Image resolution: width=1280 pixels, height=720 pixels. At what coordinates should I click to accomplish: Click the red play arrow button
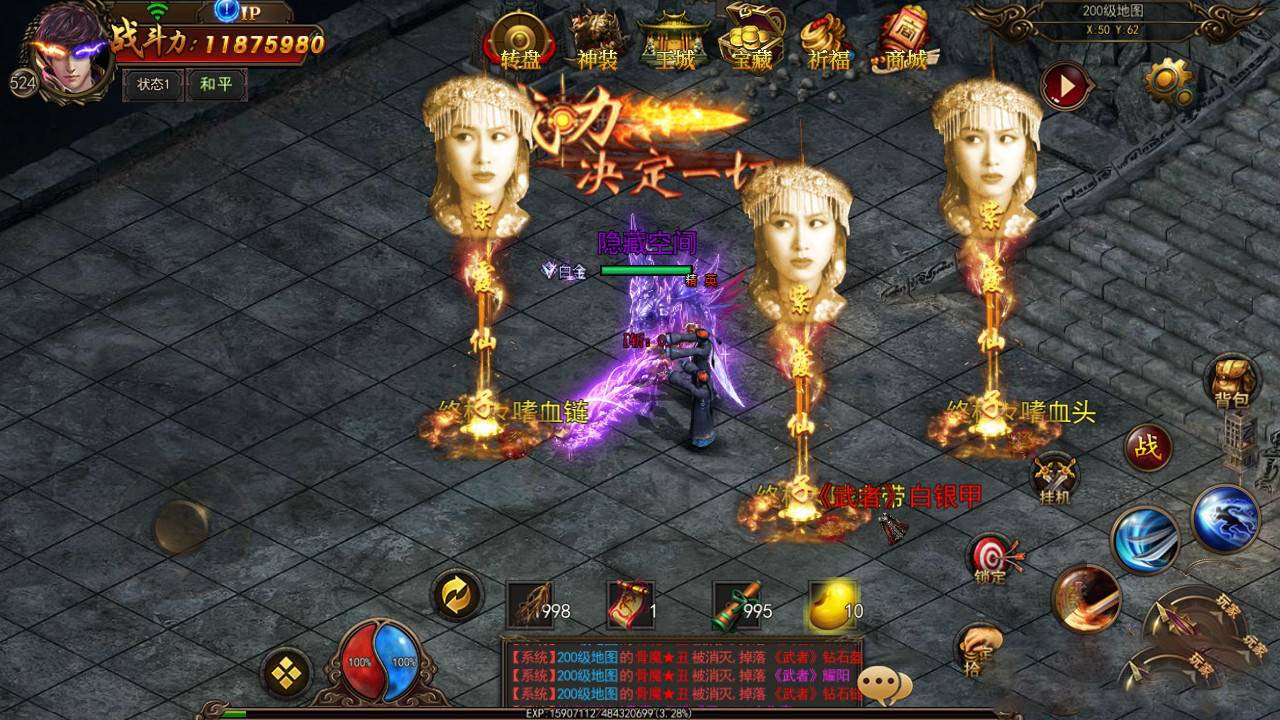coord(1067,88)
